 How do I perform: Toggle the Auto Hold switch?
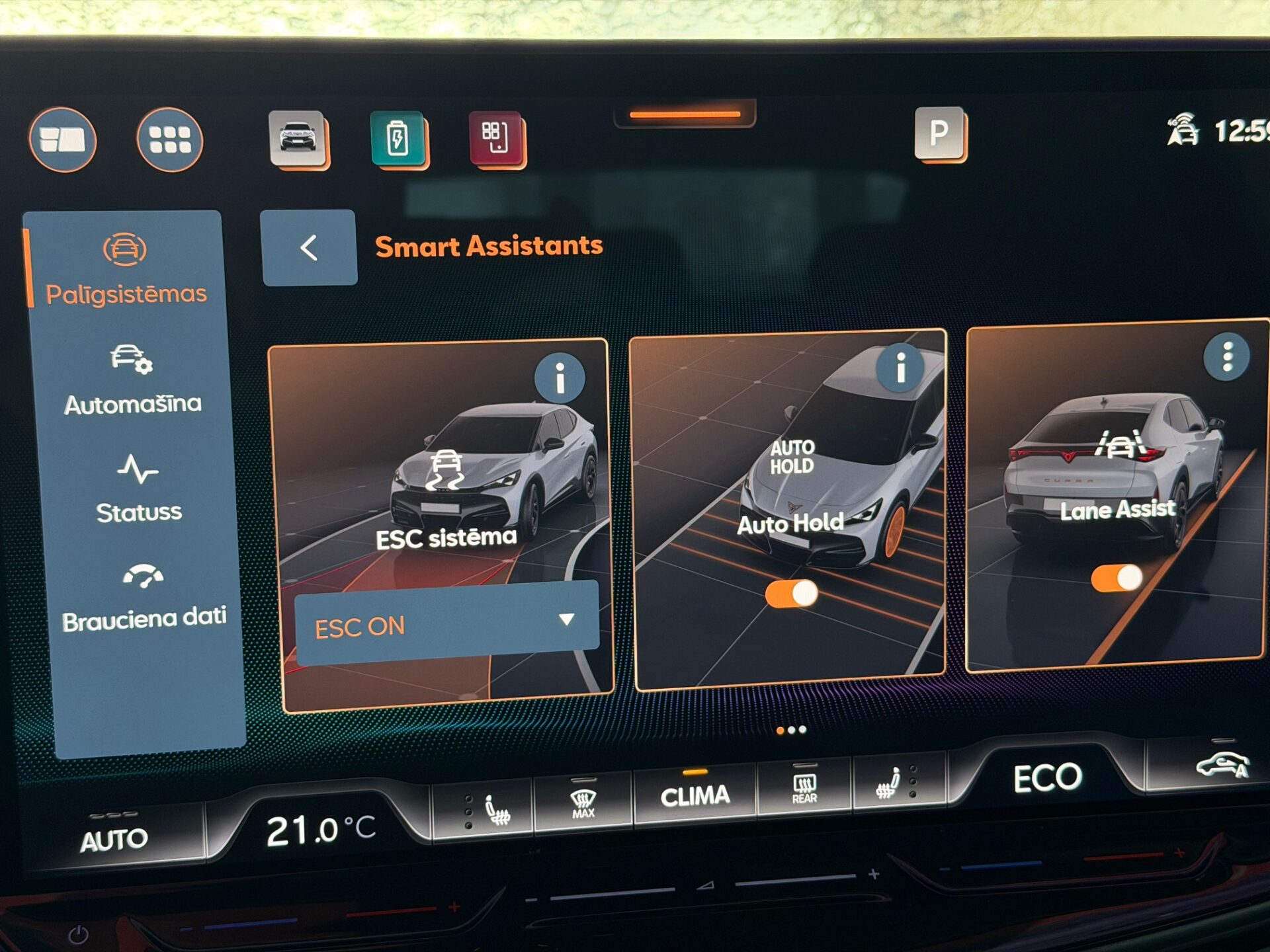coord(791,594)
